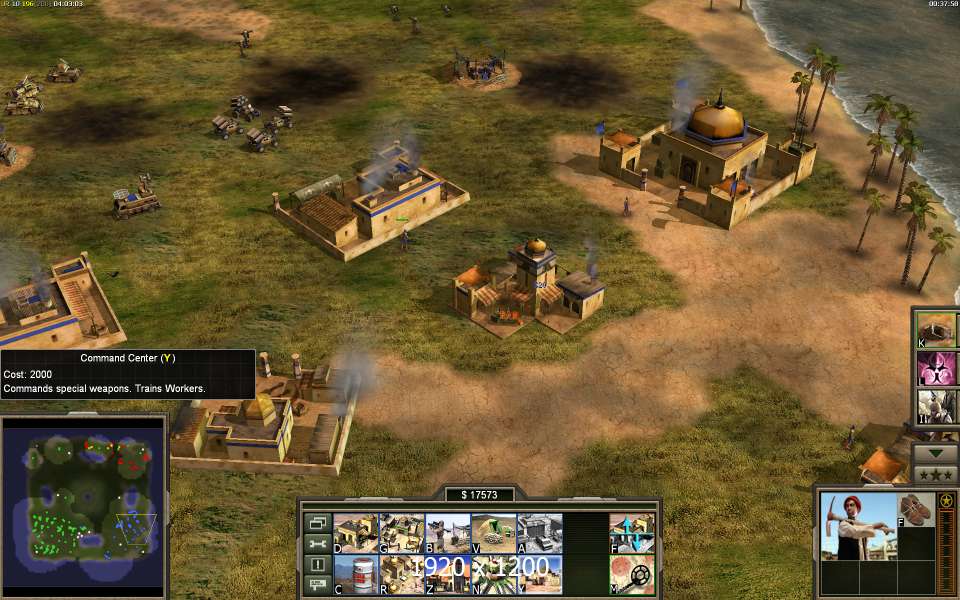Image resolution: width=960 pixels, height=600 pixels.
Task: Choose the build icon labeled D
Action: 354,533
